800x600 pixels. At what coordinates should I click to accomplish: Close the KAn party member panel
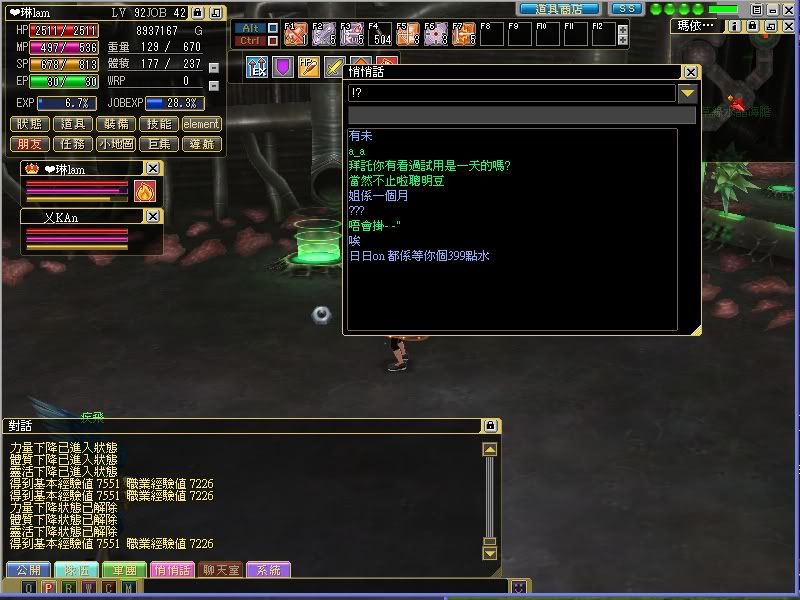(153, 216)
